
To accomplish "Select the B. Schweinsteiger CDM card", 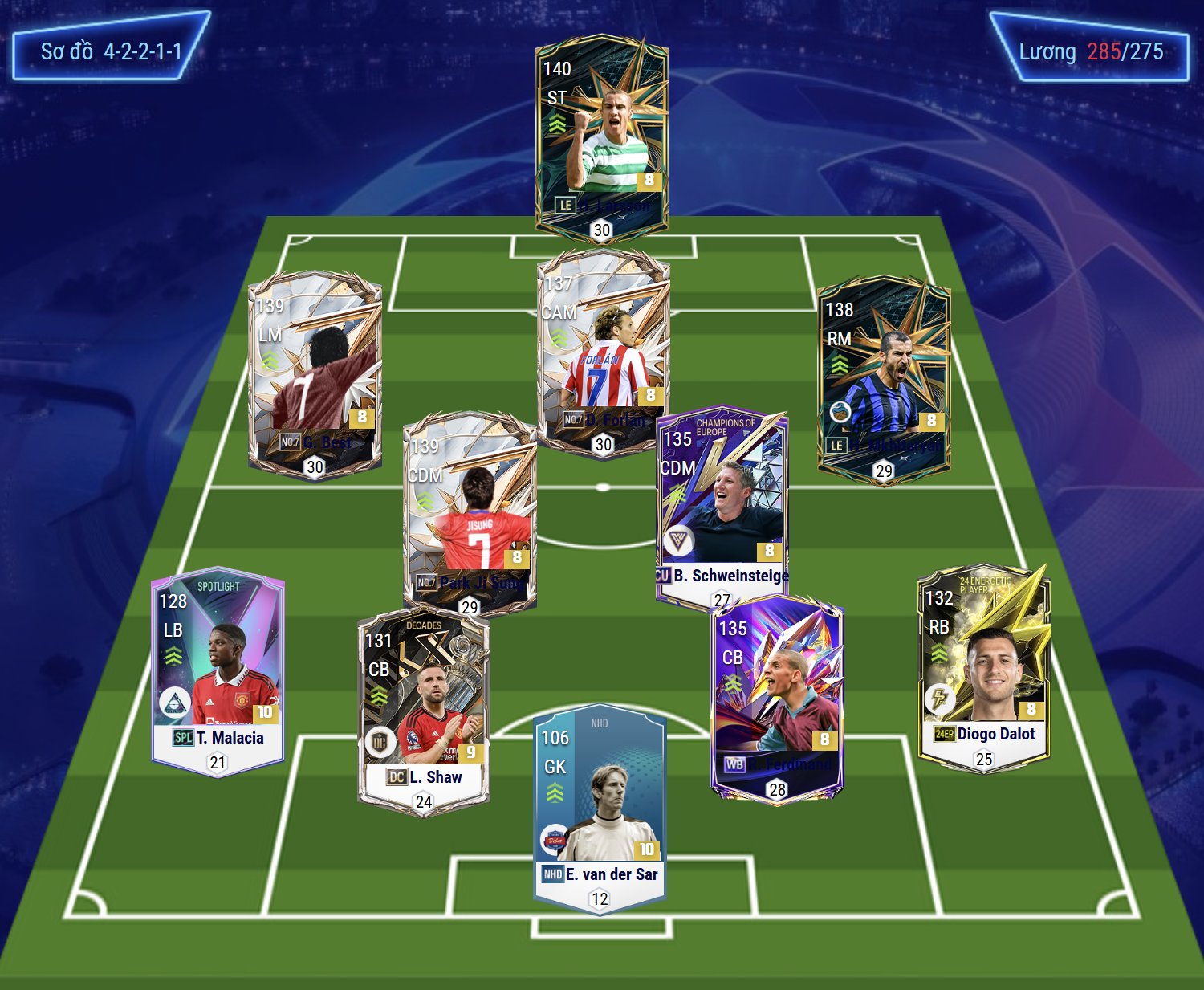I will click(722, 506).
